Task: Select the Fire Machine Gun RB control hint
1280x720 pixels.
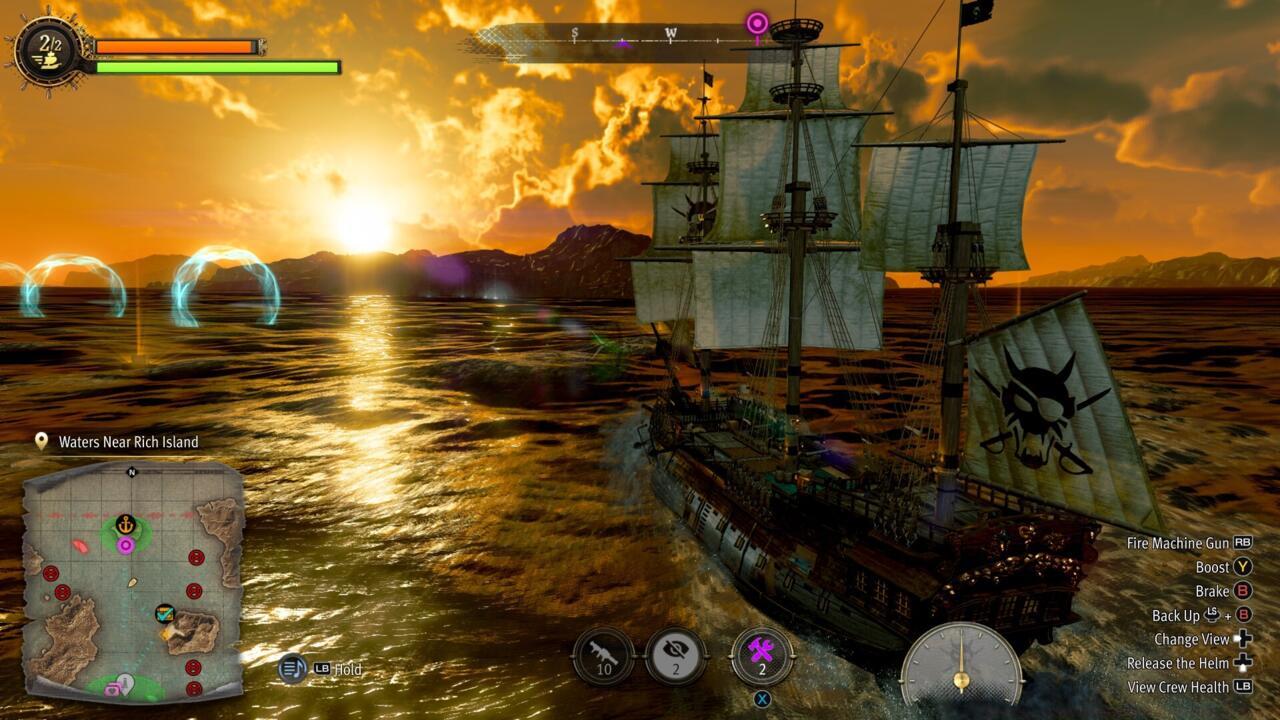Action: point(1186,543)
